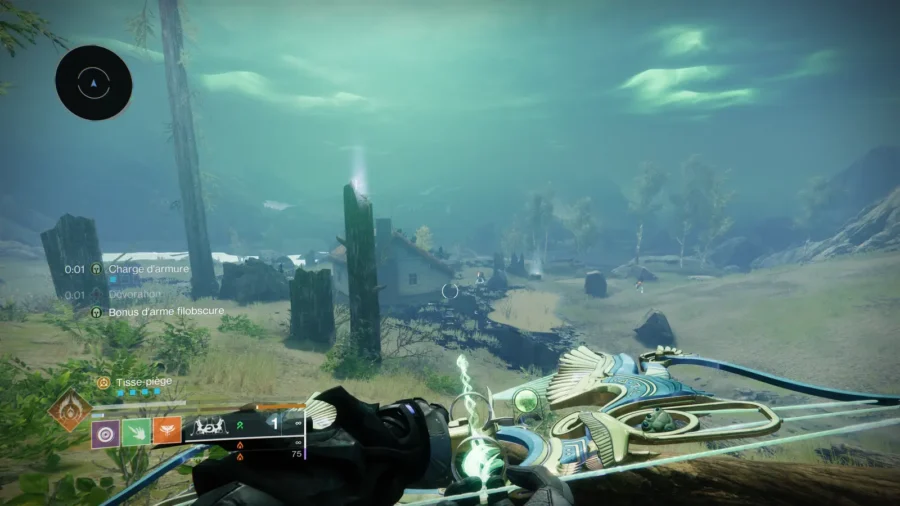Trigger the orange class ability icon

167,434
